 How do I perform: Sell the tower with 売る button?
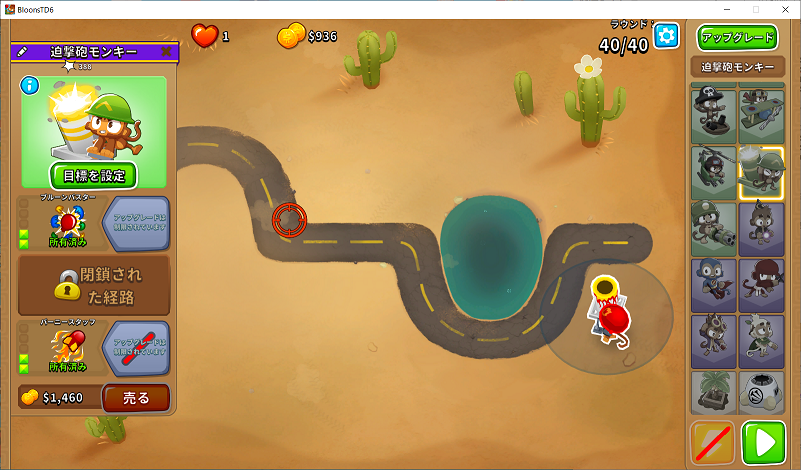click(x=136, y=398)
